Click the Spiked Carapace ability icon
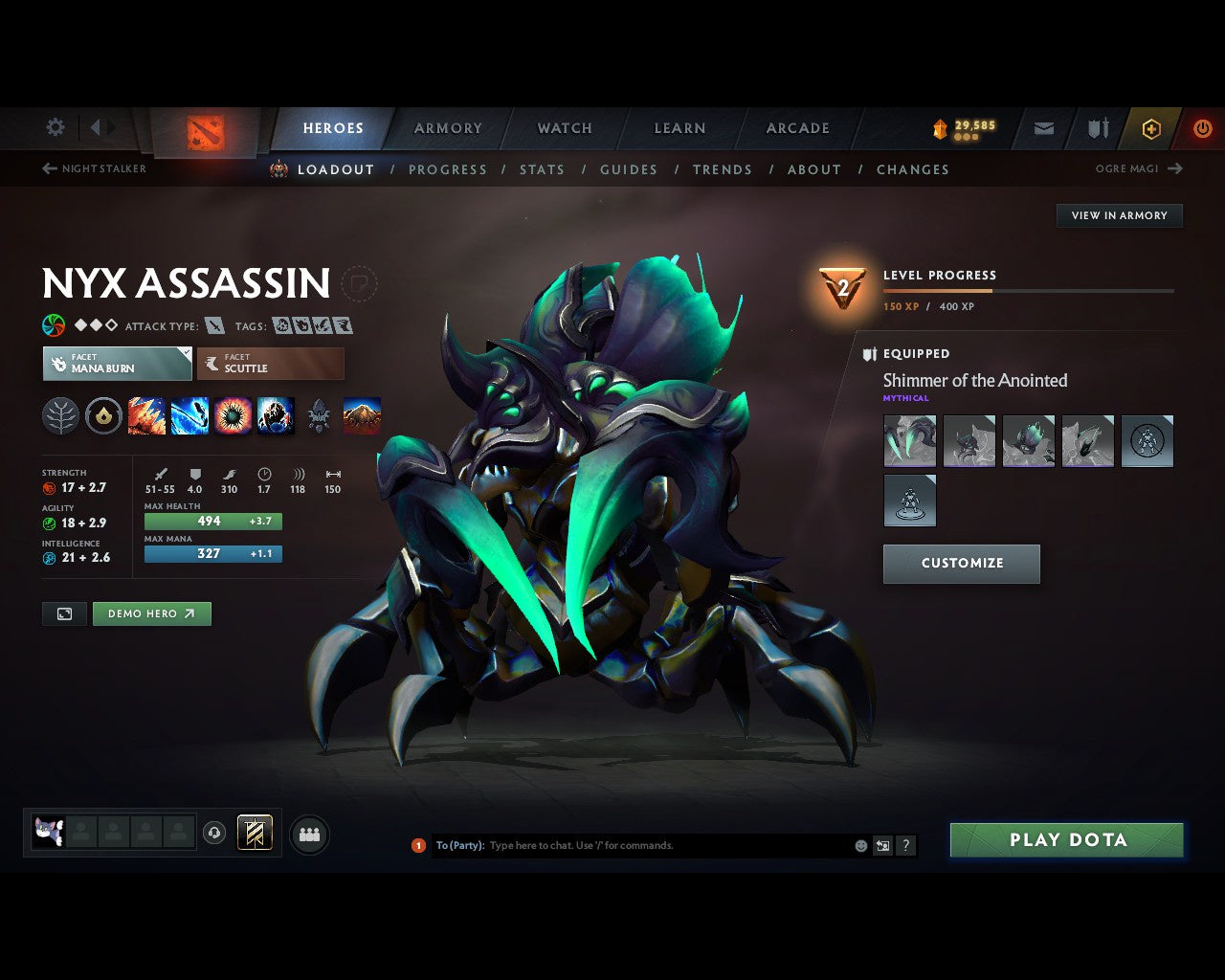 [232, 415]
